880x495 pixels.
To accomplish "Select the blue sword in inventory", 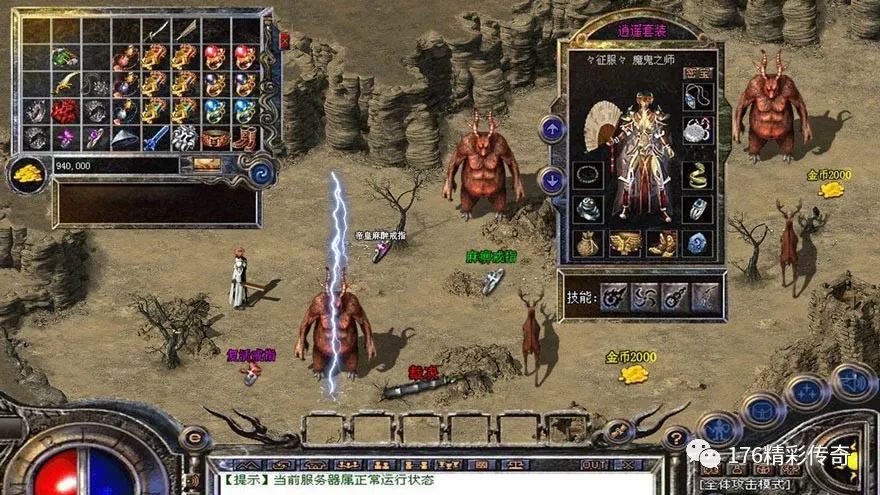I will [x=155, y=138].
